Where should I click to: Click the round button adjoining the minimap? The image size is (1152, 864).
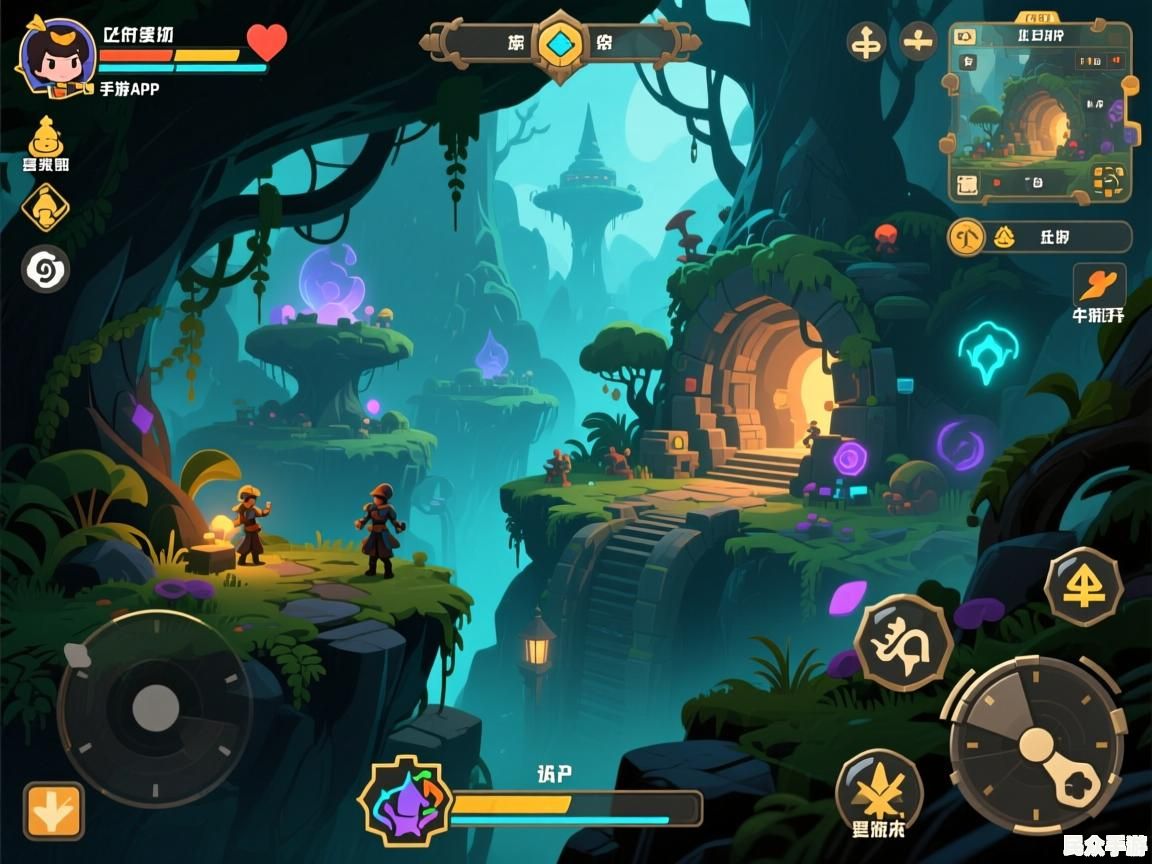[x=918, y=42]
